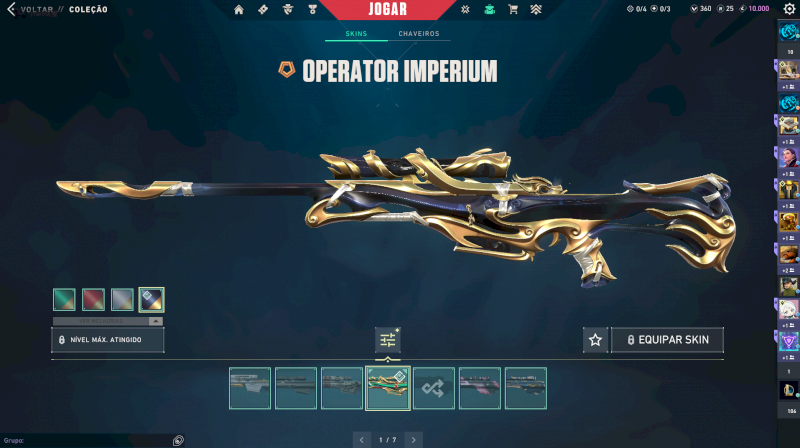
Task: Go to the next skins page arrow
Action: pyautogui.click(x=413, y=439)
